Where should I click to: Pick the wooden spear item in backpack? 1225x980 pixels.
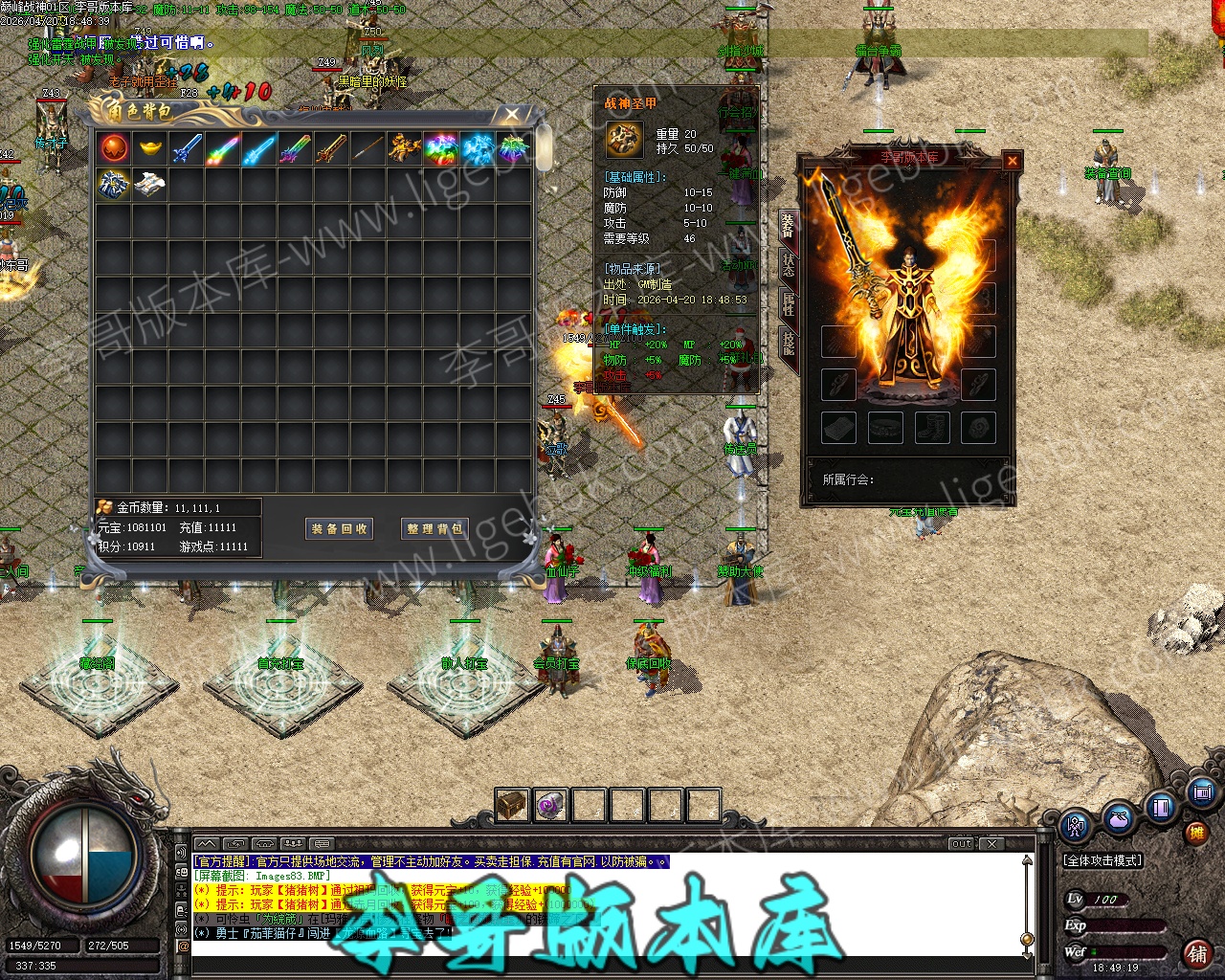(368, 148)
